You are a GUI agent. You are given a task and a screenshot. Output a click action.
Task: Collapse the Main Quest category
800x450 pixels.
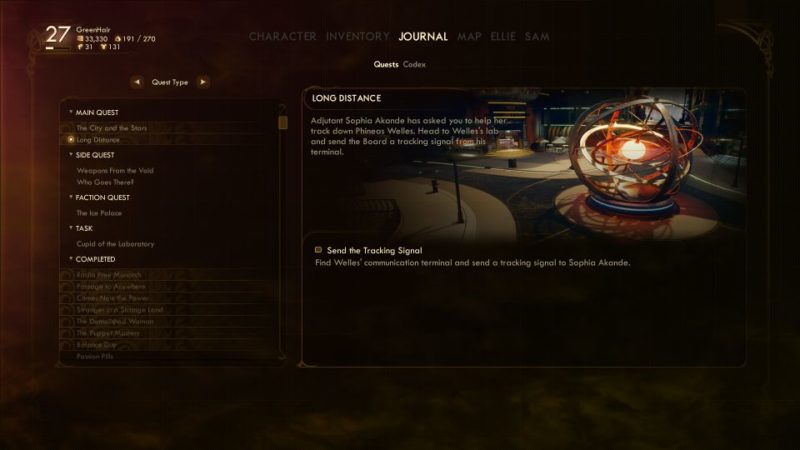pos(71,112)
